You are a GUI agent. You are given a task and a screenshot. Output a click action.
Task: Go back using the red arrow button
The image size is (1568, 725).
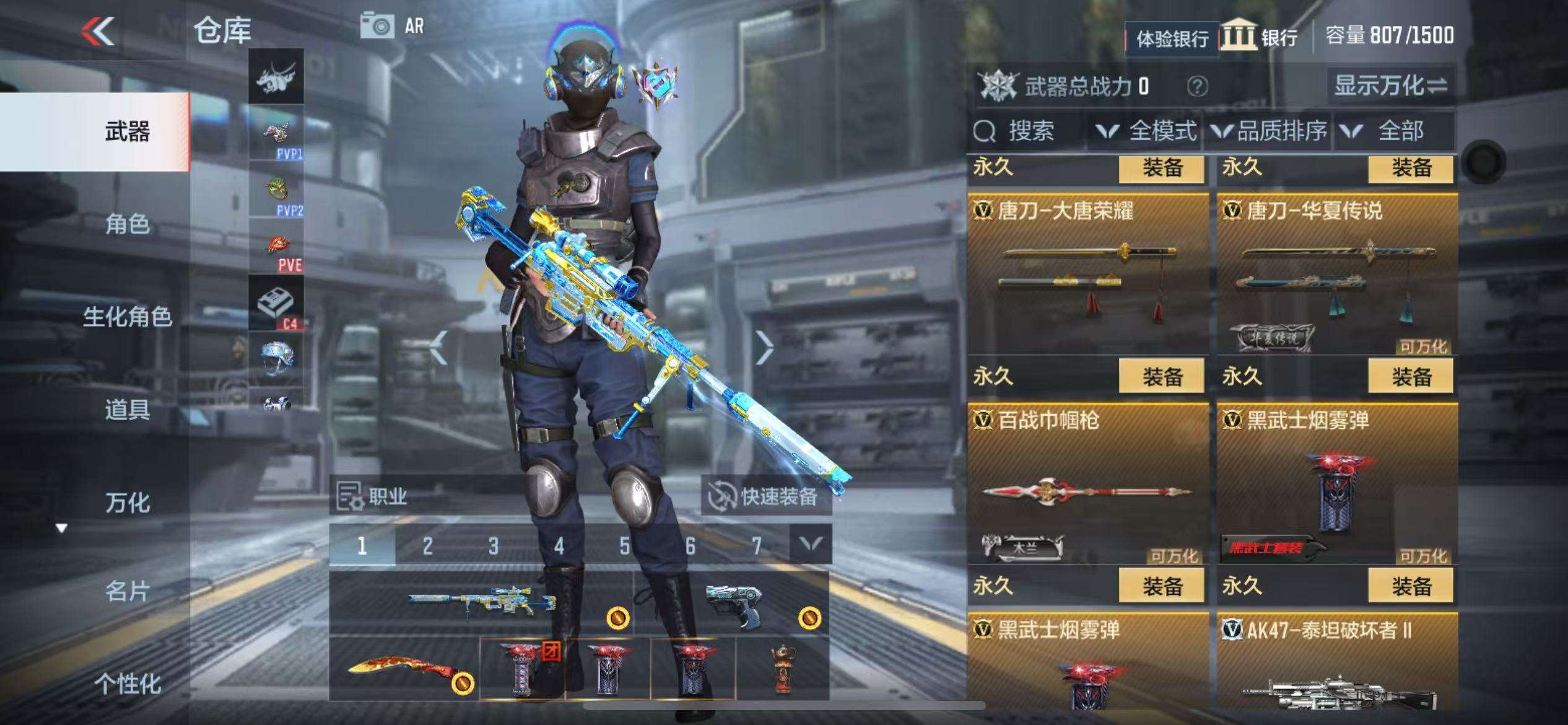98,31
